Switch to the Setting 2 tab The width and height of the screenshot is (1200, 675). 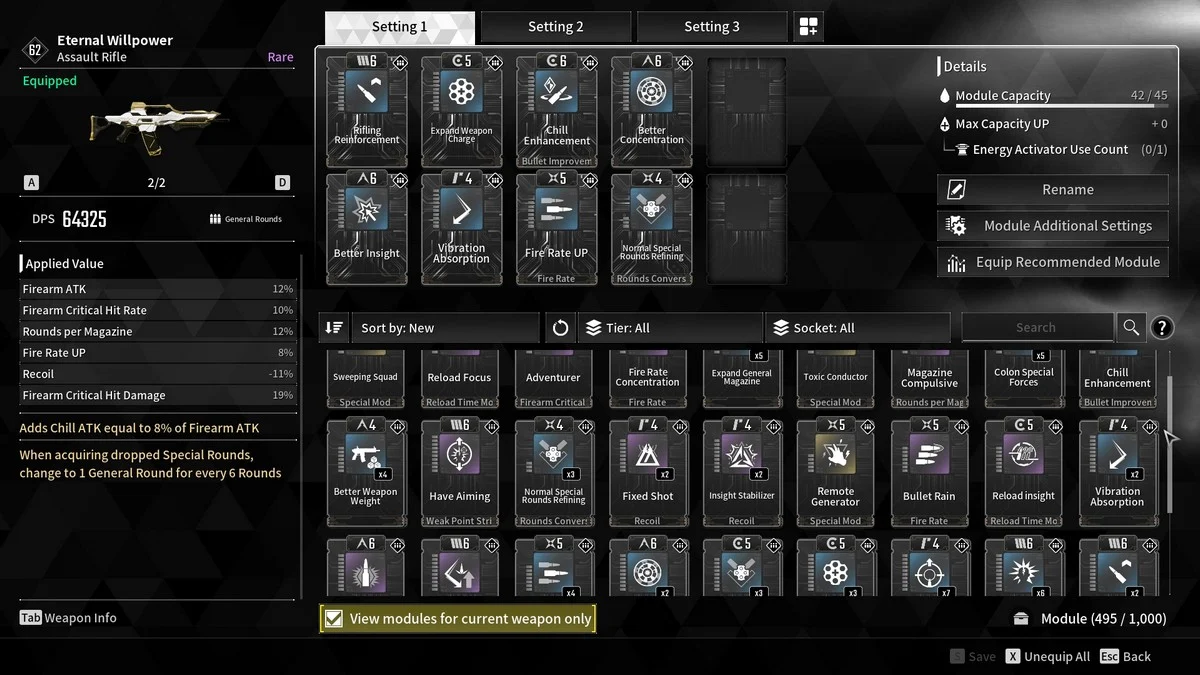pyautogui.click(x=555, y=27)
